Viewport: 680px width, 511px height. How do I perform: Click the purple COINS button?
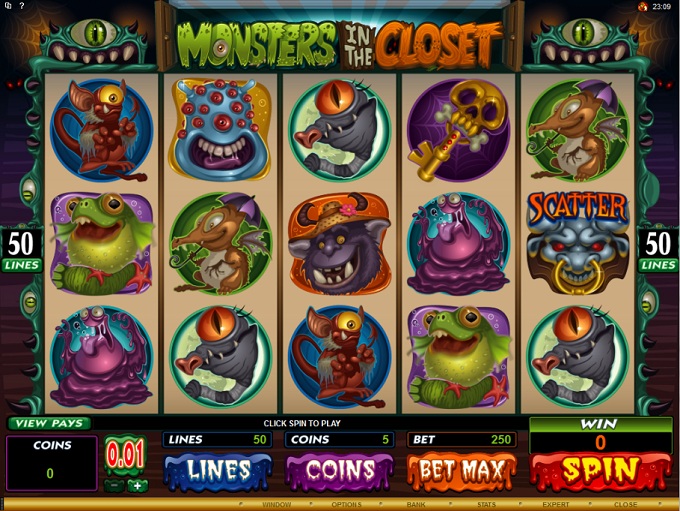(341, 470)
